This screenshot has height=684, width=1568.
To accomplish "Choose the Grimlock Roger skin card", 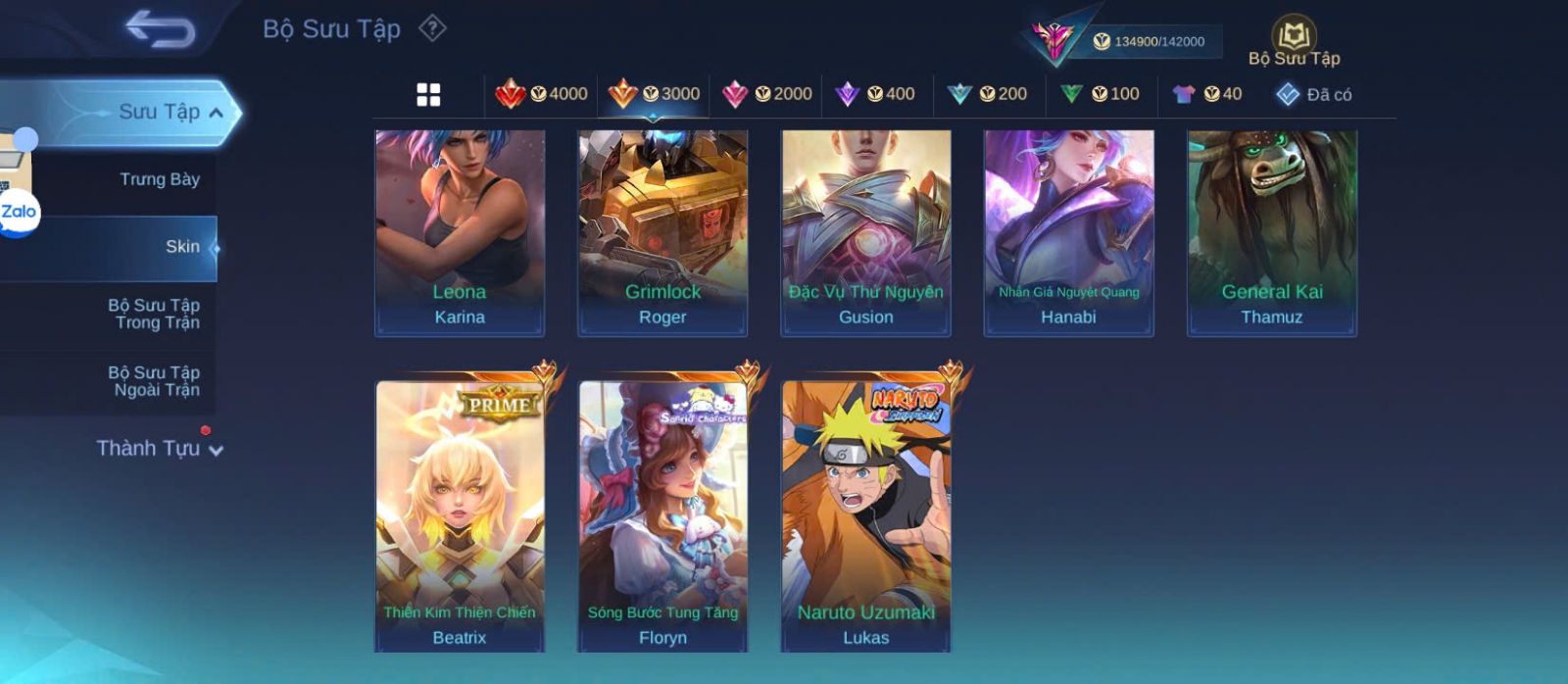I will (662, 232).
